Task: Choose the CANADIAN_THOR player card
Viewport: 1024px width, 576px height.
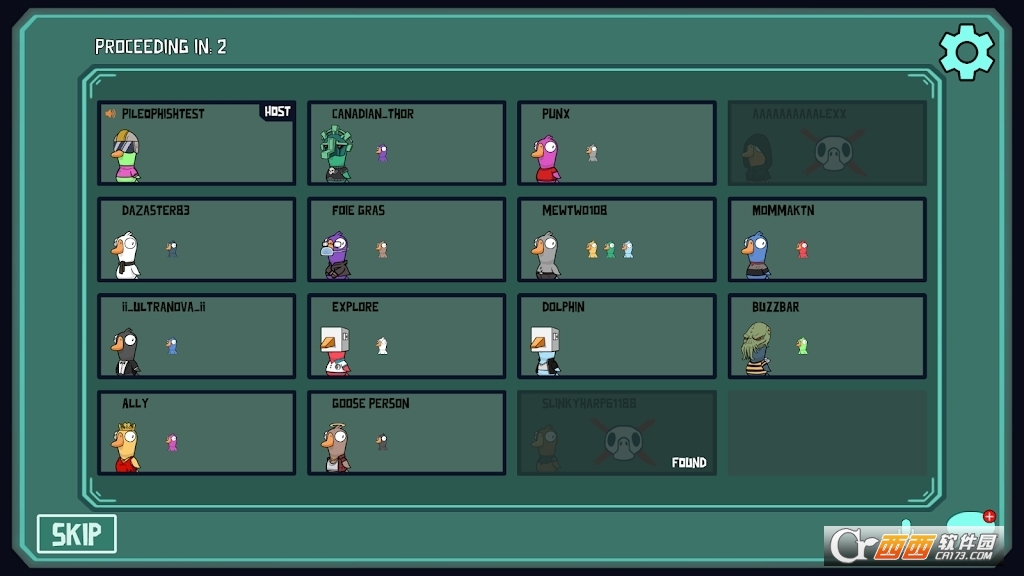Action: click(x=406, y=143)
